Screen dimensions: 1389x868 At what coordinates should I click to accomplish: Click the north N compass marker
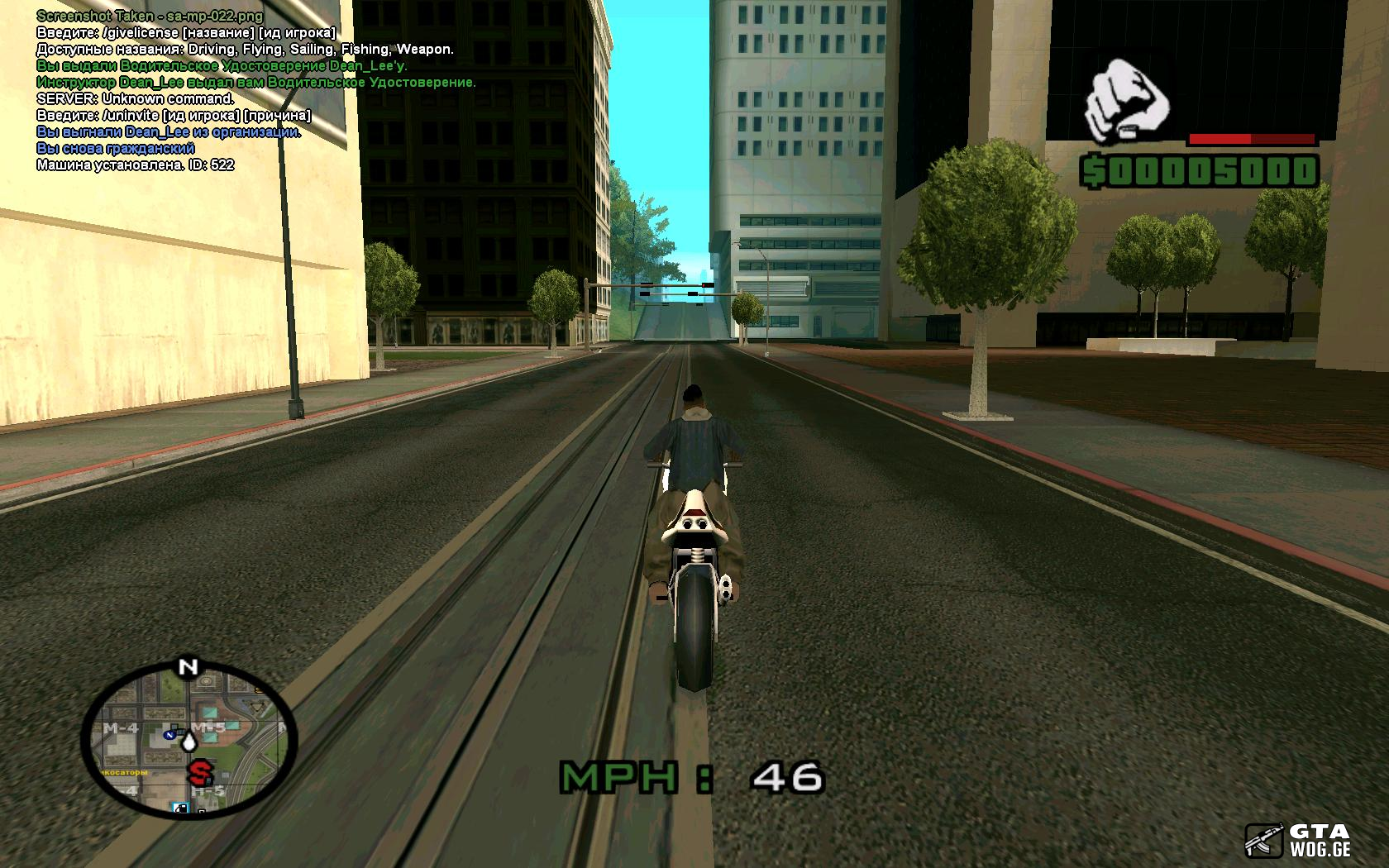pyautogui.click(x=188, y=667)
